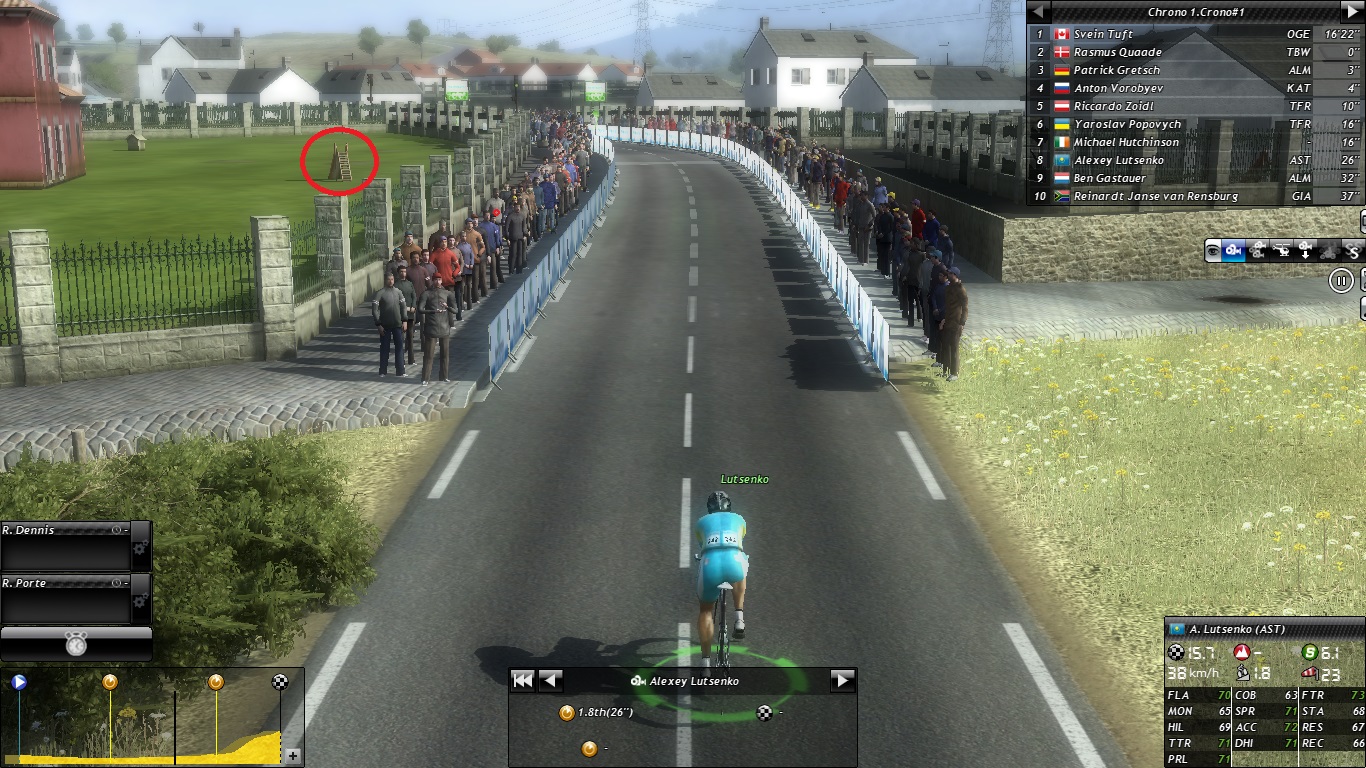Jump to the first rider with the skip-back arrow
The width and height of the screenshot is (1366, 768).
[x=522, y=680]
